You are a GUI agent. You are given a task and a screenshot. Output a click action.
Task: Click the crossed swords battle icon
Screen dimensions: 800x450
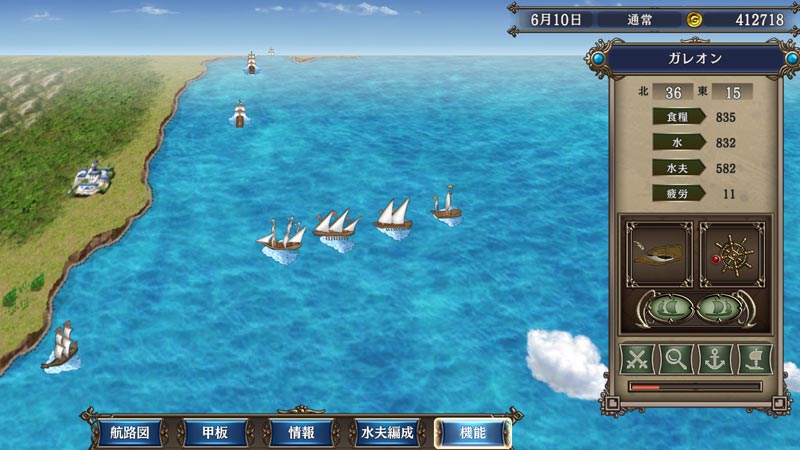point(637,358)
